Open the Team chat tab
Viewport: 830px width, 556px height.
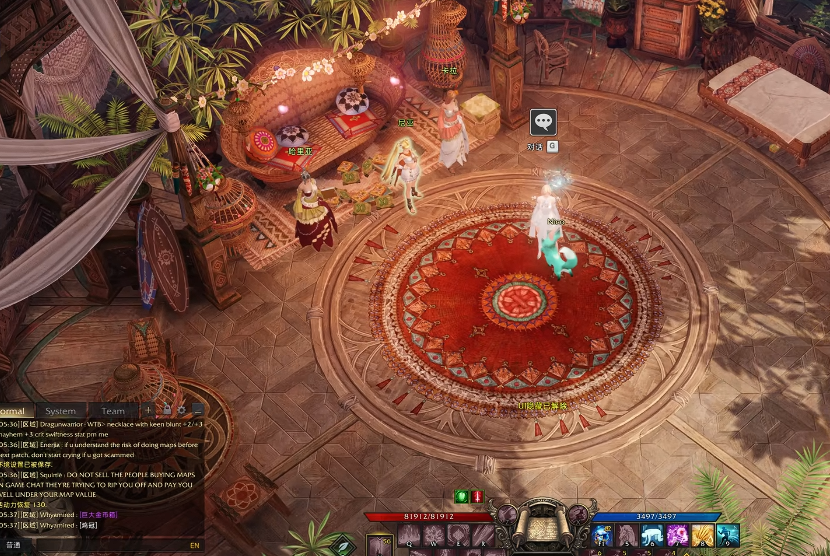[113, 411]
